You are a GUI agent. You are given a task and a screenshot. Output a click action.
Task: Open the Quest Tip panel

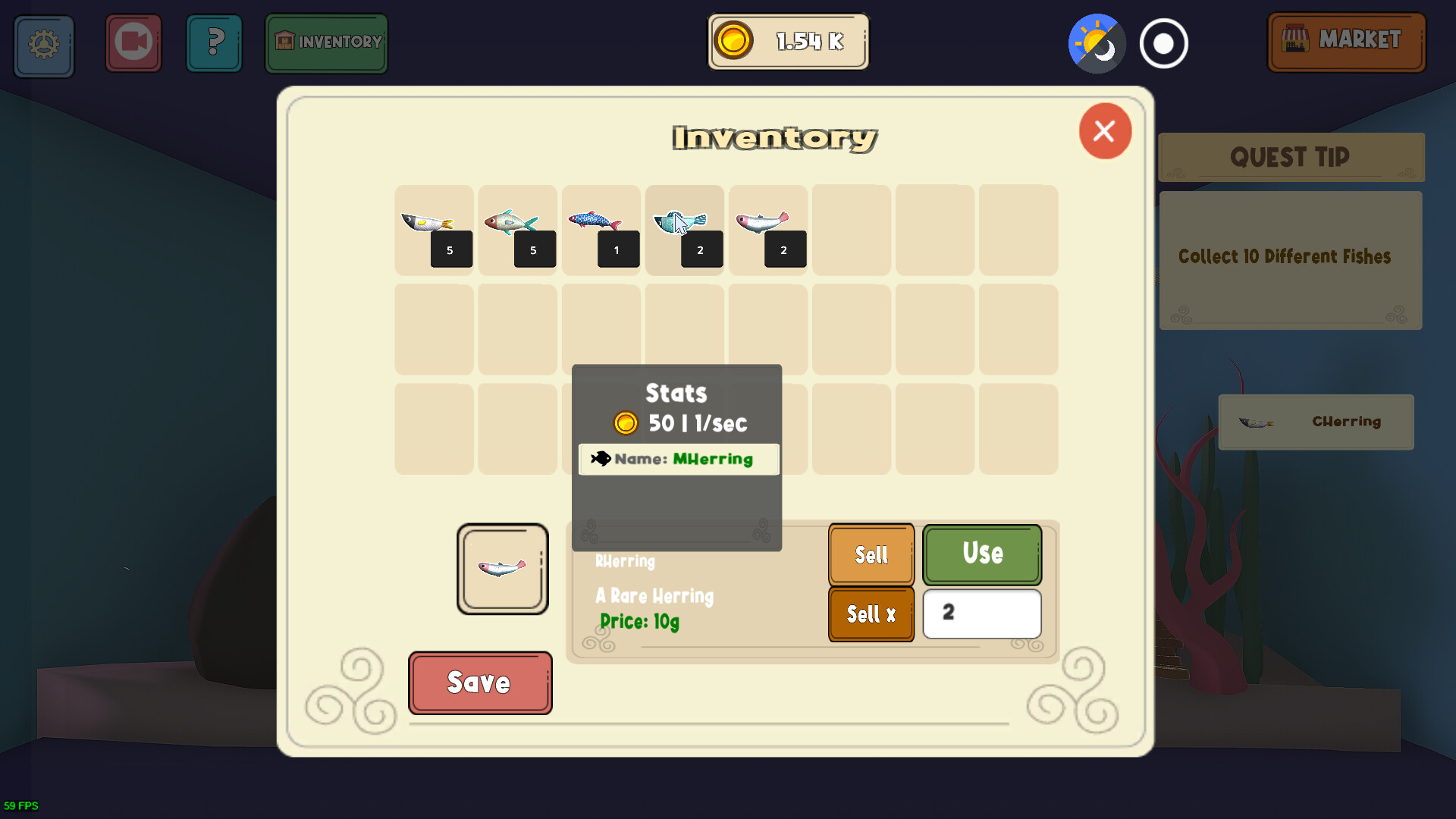coord(1290,158)
